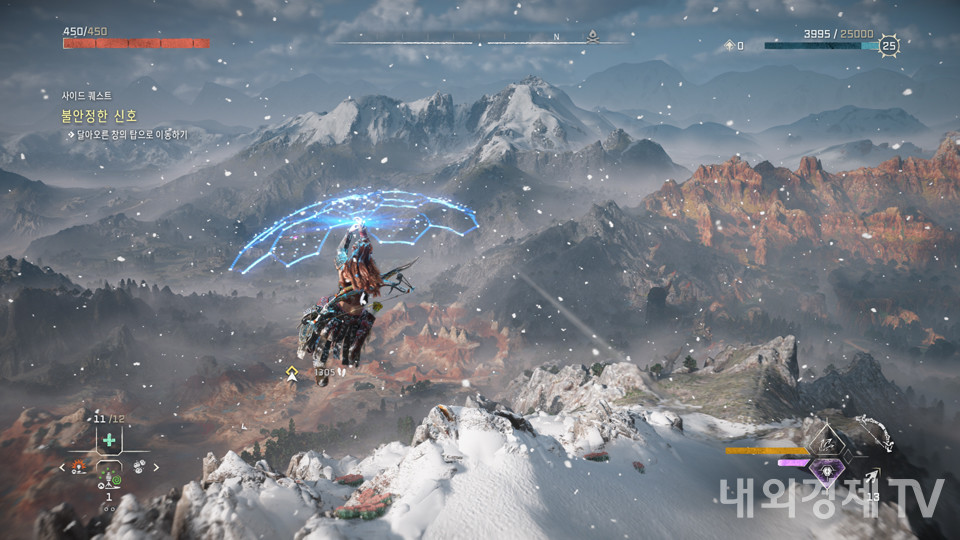Image resolution: width=960 pixels, height=540 pixels.
Task: Cycle the tool belt with the left arrow
Action: pyautogui.click(x=62, y=466)
